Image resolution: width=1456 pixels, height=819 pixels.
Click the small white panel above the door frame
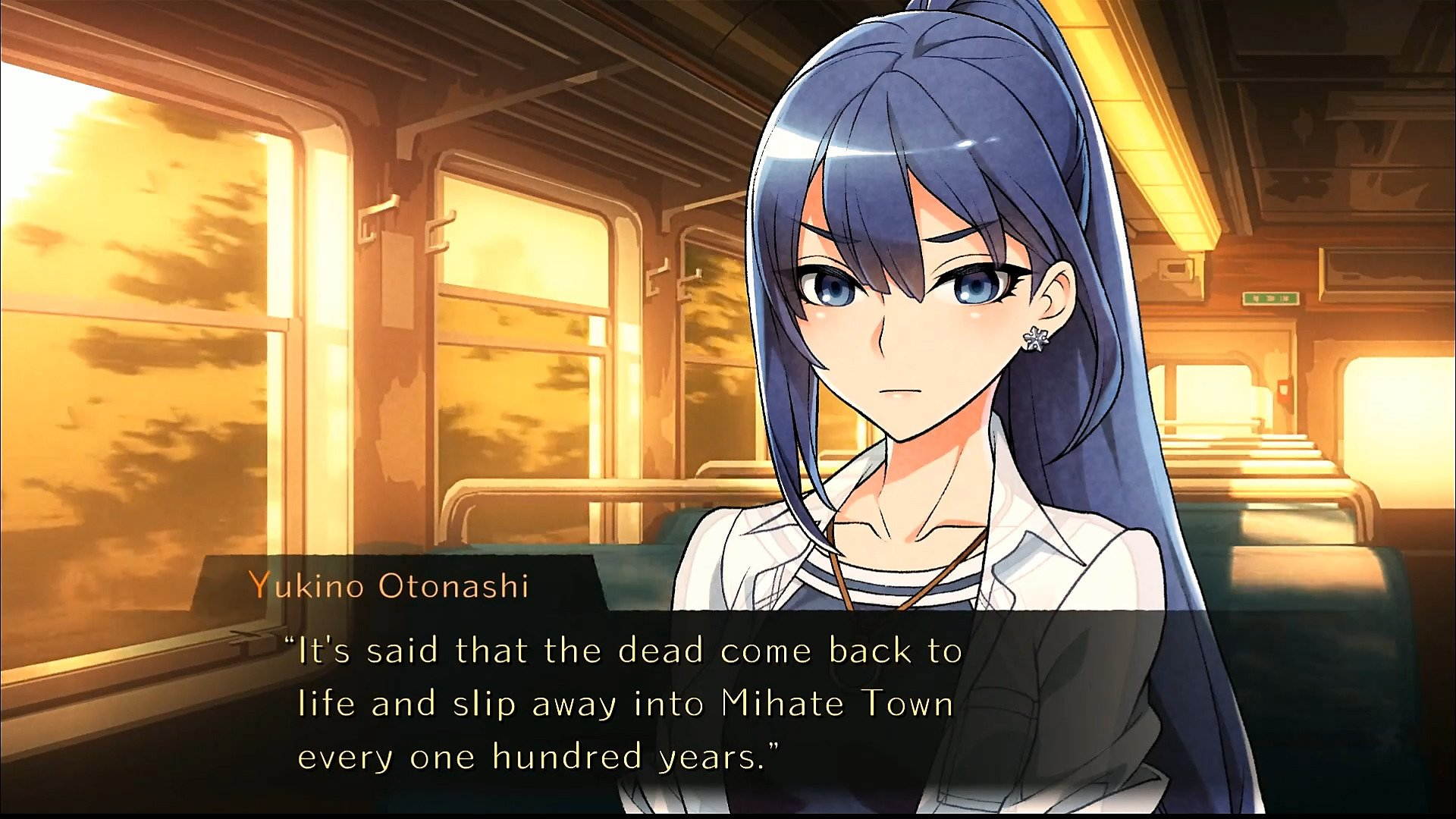pos(1173,270)
